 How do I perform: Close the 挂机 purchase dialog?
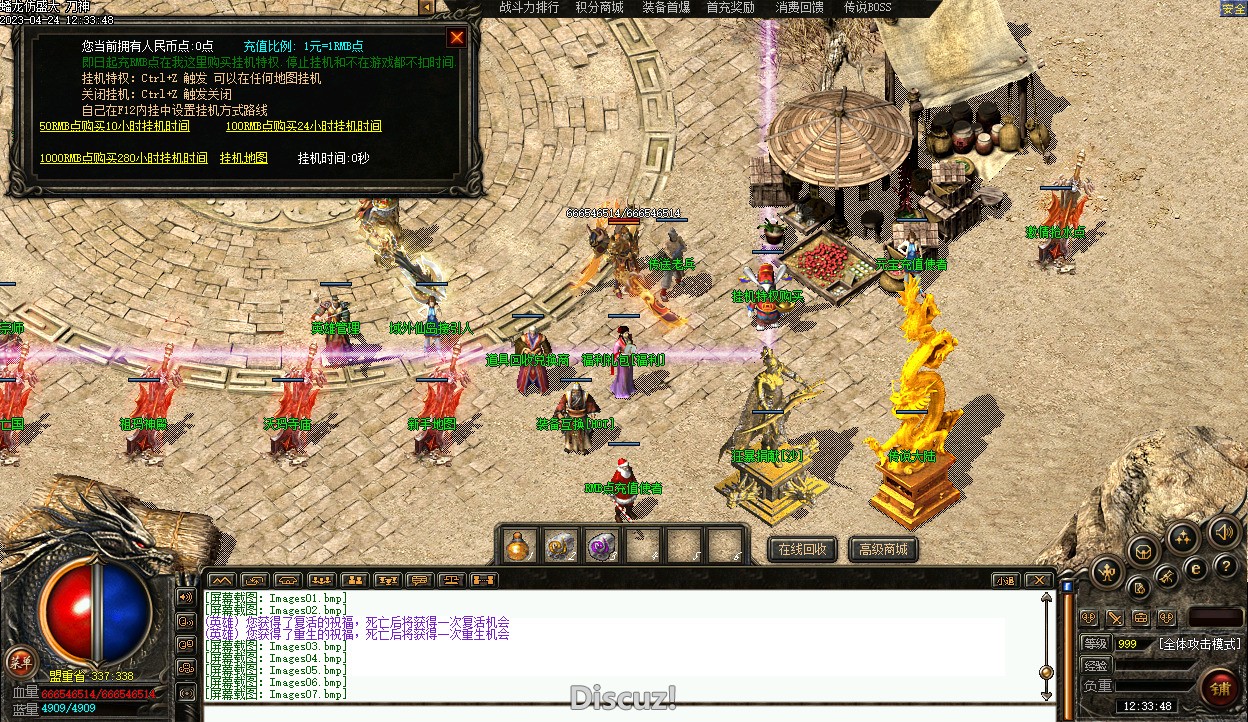[457, 38]
